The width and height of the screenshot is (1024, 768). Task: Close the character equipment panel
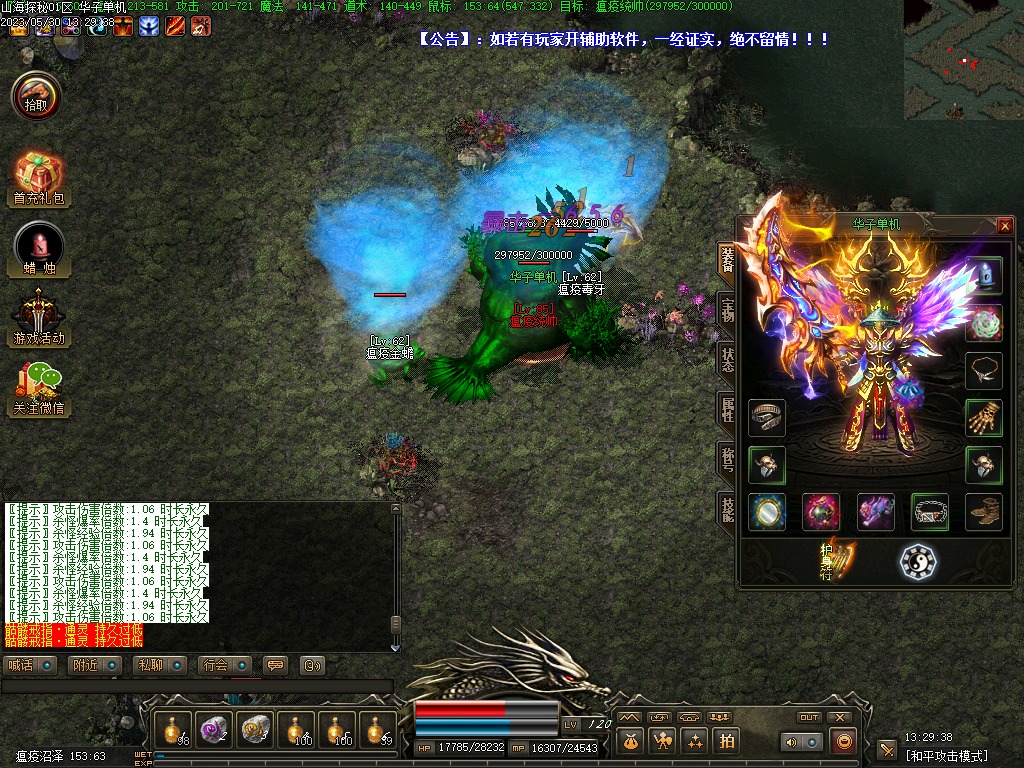tap(1005, 226)
